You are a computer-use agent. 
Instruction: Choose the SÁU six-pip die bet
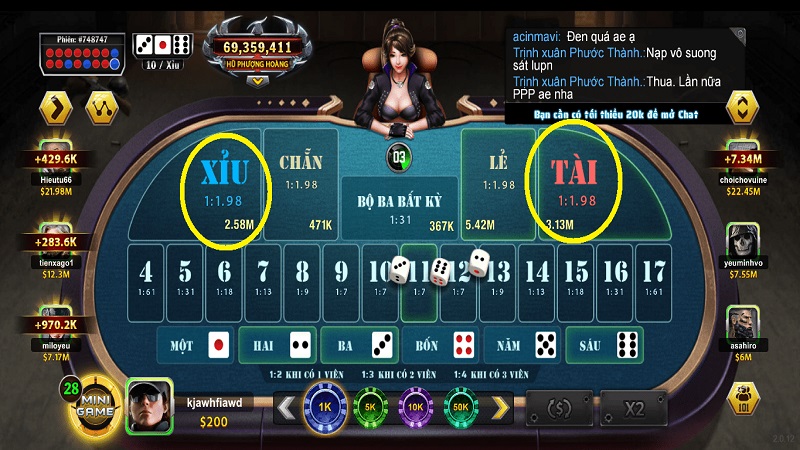[x=604, y=346]
